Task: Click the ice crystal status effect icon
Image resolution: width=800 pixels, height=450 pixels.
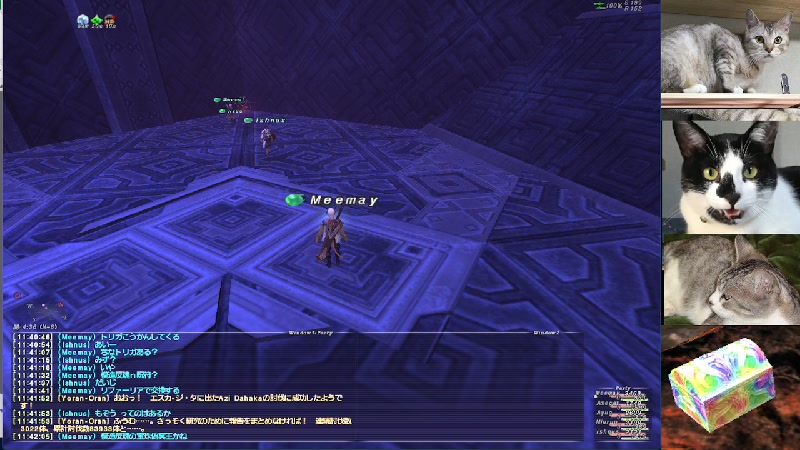Action: click(82, 20)
